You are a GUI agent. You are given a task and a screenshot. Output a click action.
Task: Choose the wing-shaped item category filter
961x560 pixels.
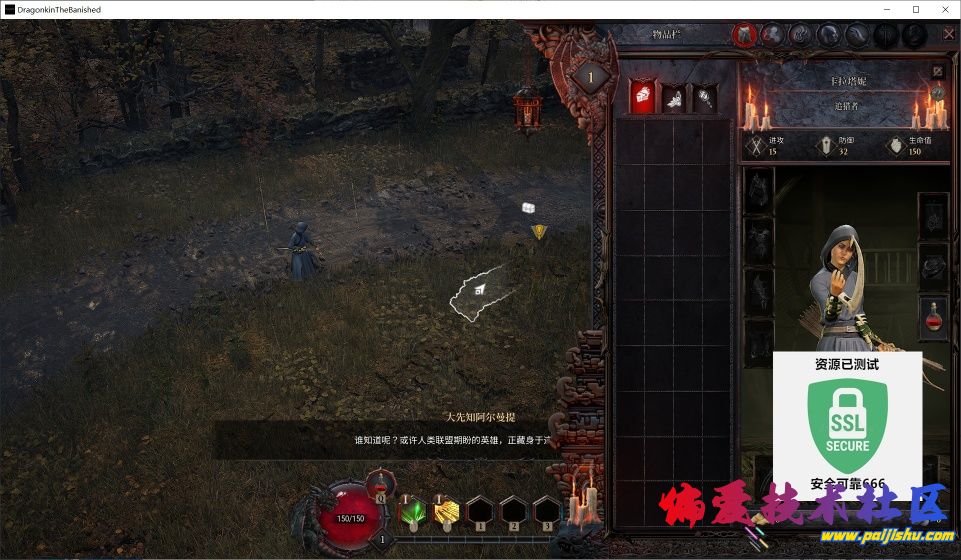(x=674, y=96)
